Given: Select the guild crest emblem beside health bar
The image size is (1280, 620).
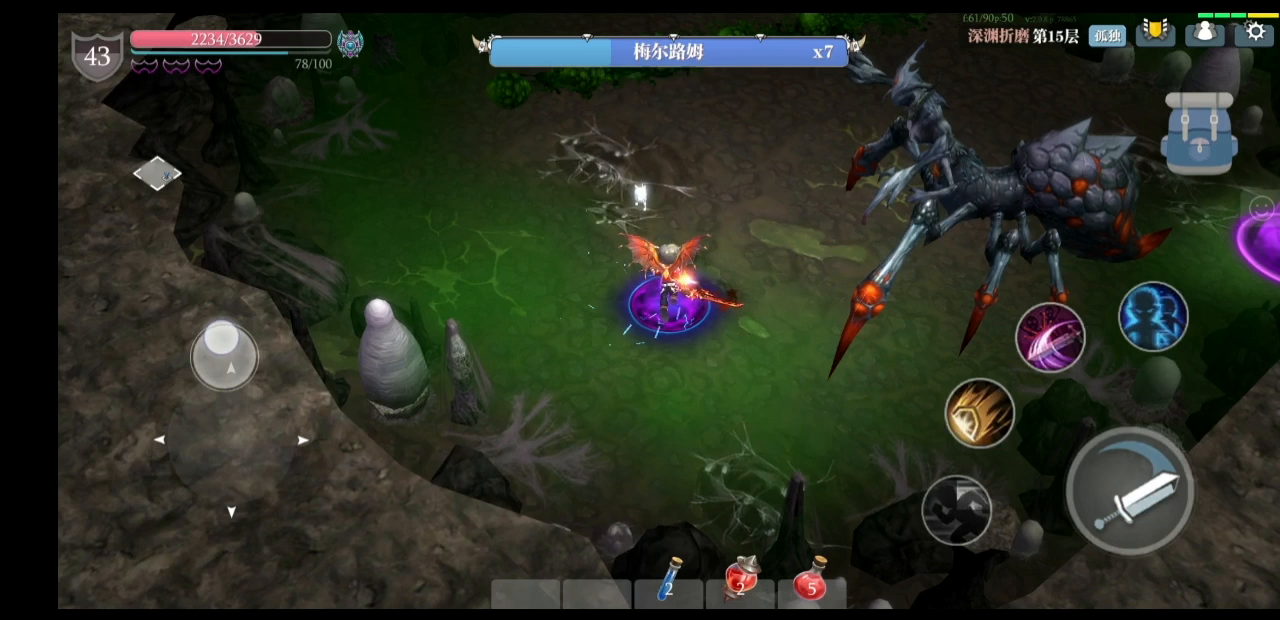Looking at the screenshot, I should 350,43.
